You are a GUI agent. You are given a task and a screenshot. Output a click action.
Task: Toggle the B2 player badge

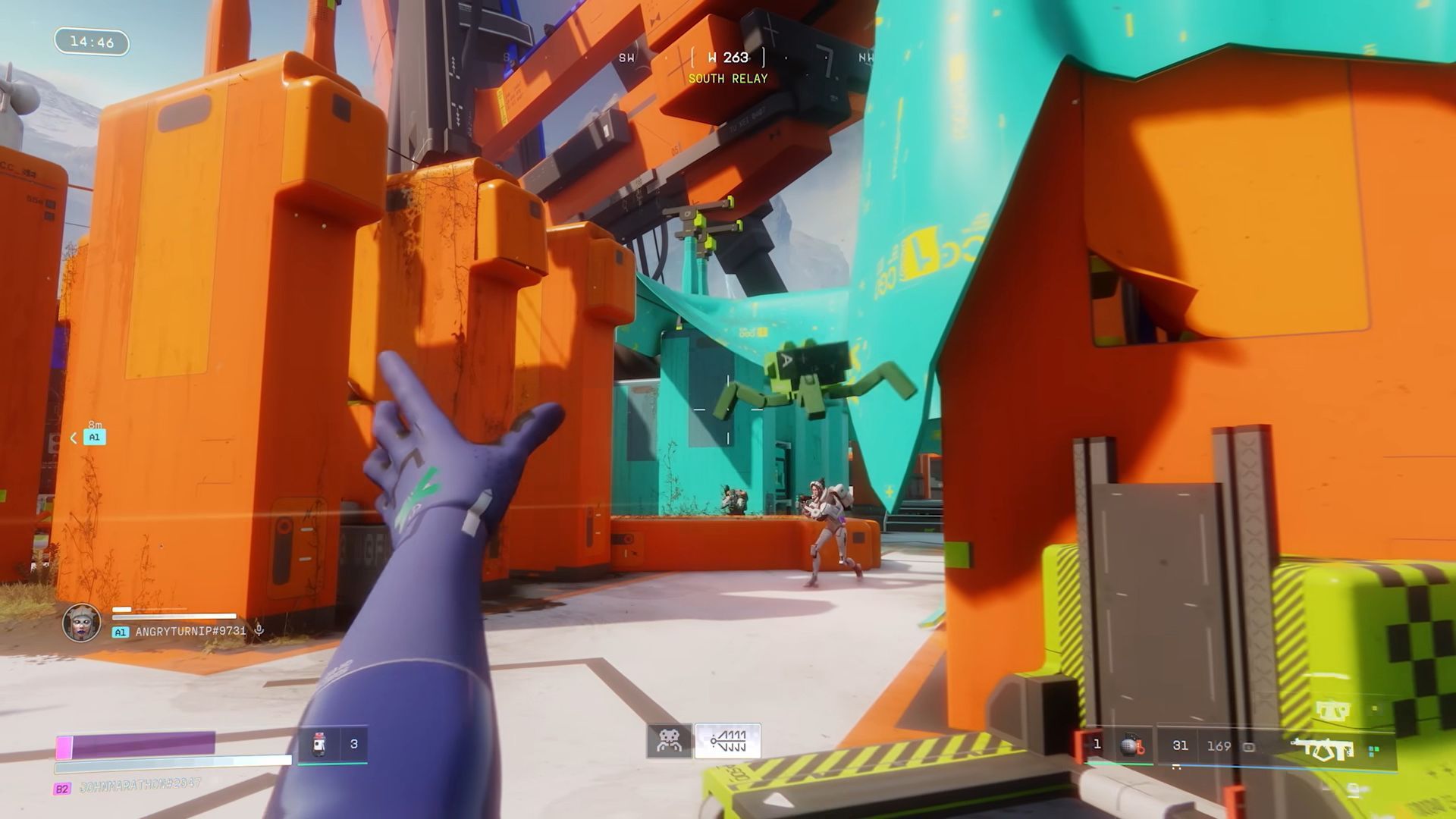coord(64,789)
